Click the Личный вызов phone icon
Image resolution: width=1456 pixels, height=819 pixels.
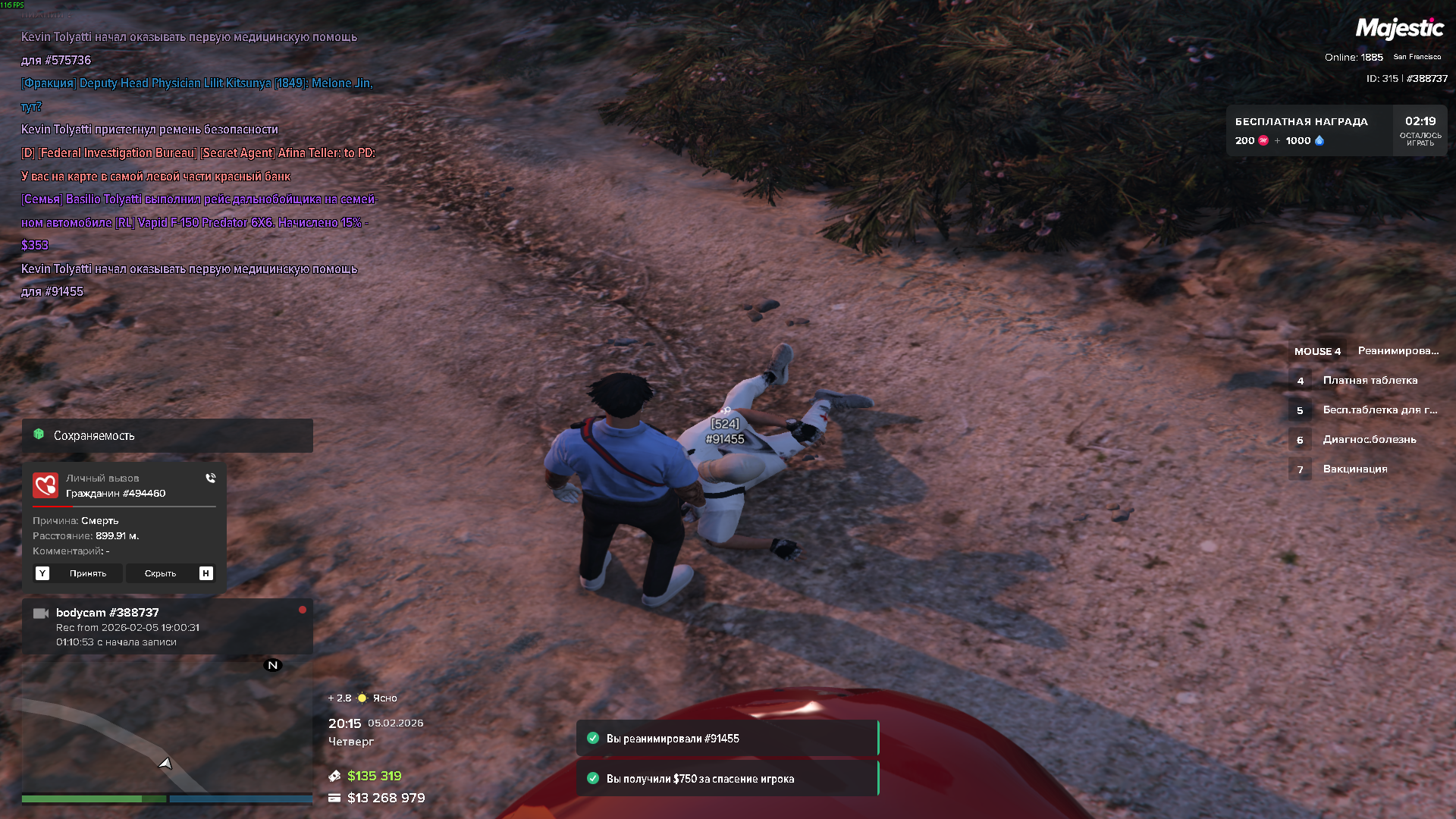[x=210, y=479]
